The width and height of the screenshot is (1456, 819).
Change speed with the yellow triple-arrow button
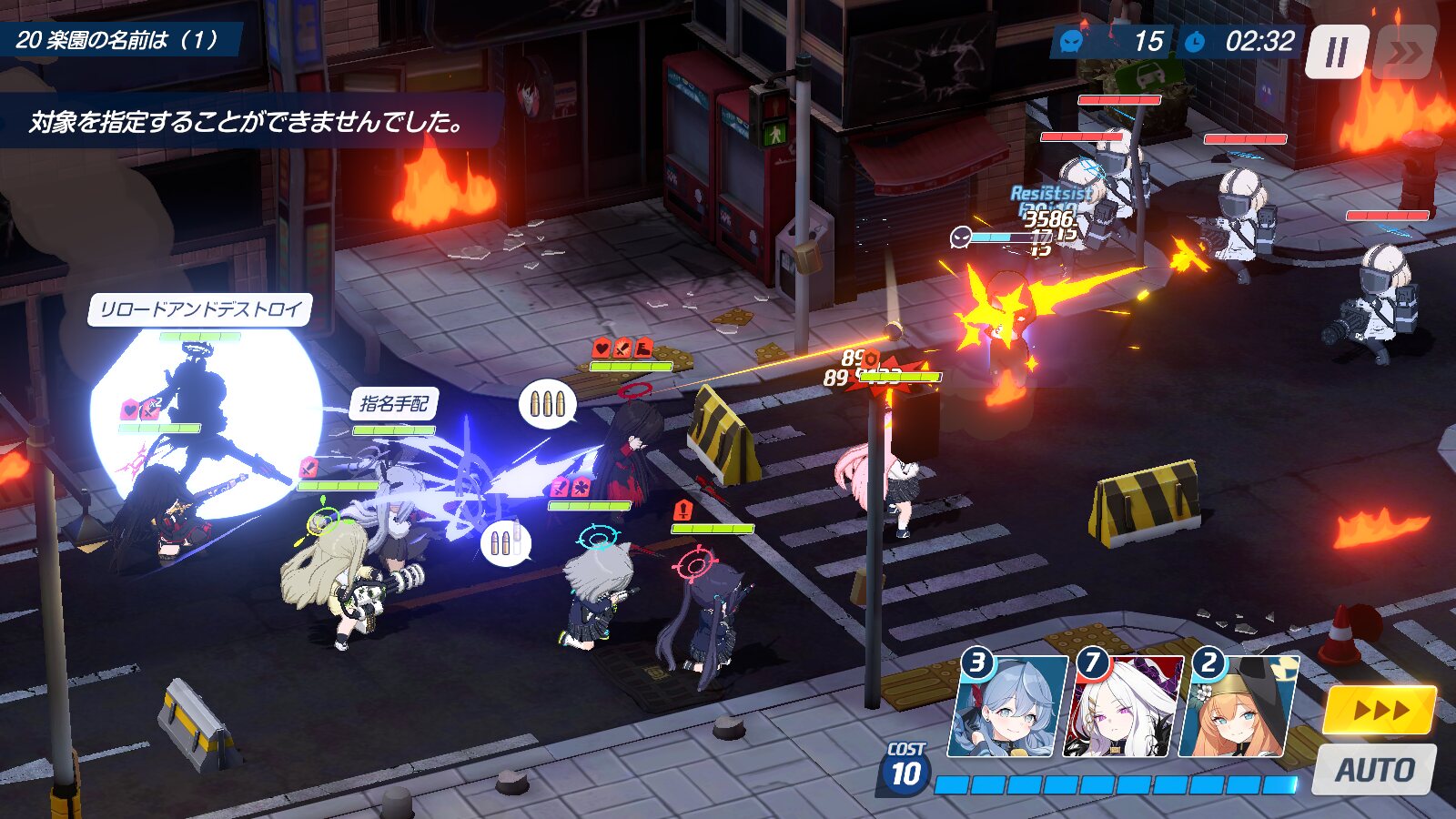pyautogui.click(x=1380, y=711)
